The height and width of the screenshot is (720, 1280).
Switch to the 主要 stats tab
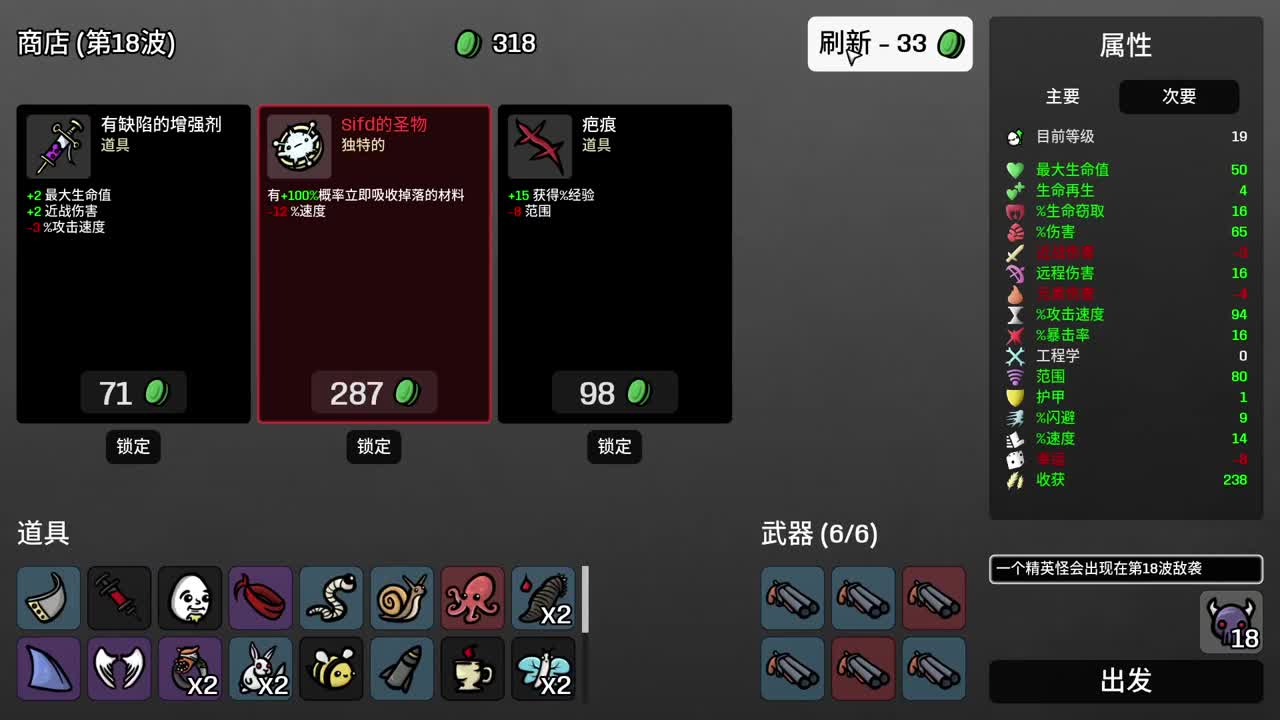click(x=1063, y=97)
